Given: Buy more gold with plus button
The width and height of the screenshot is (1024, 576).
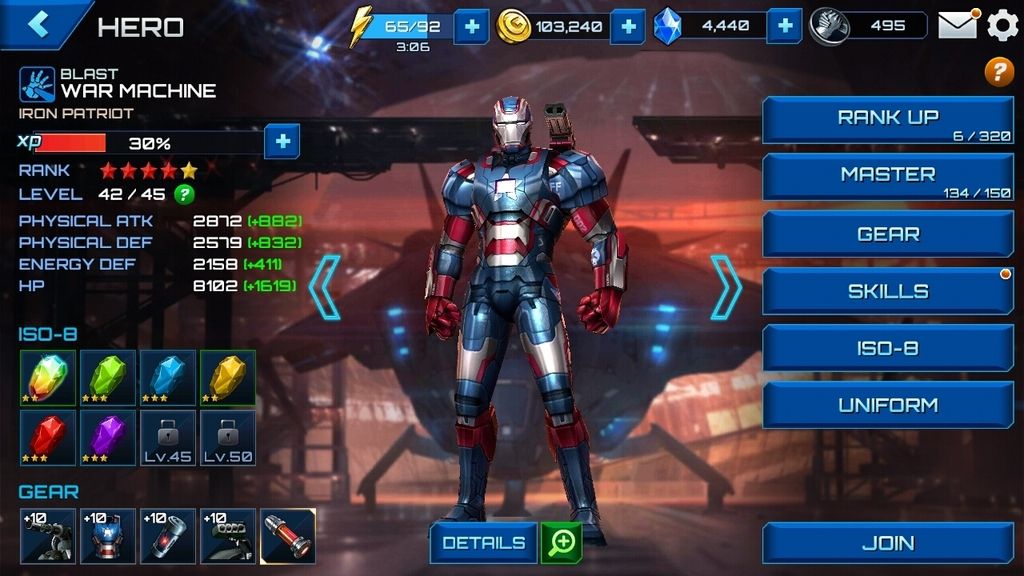Looking at the screenshot, I should coord(627,26).
